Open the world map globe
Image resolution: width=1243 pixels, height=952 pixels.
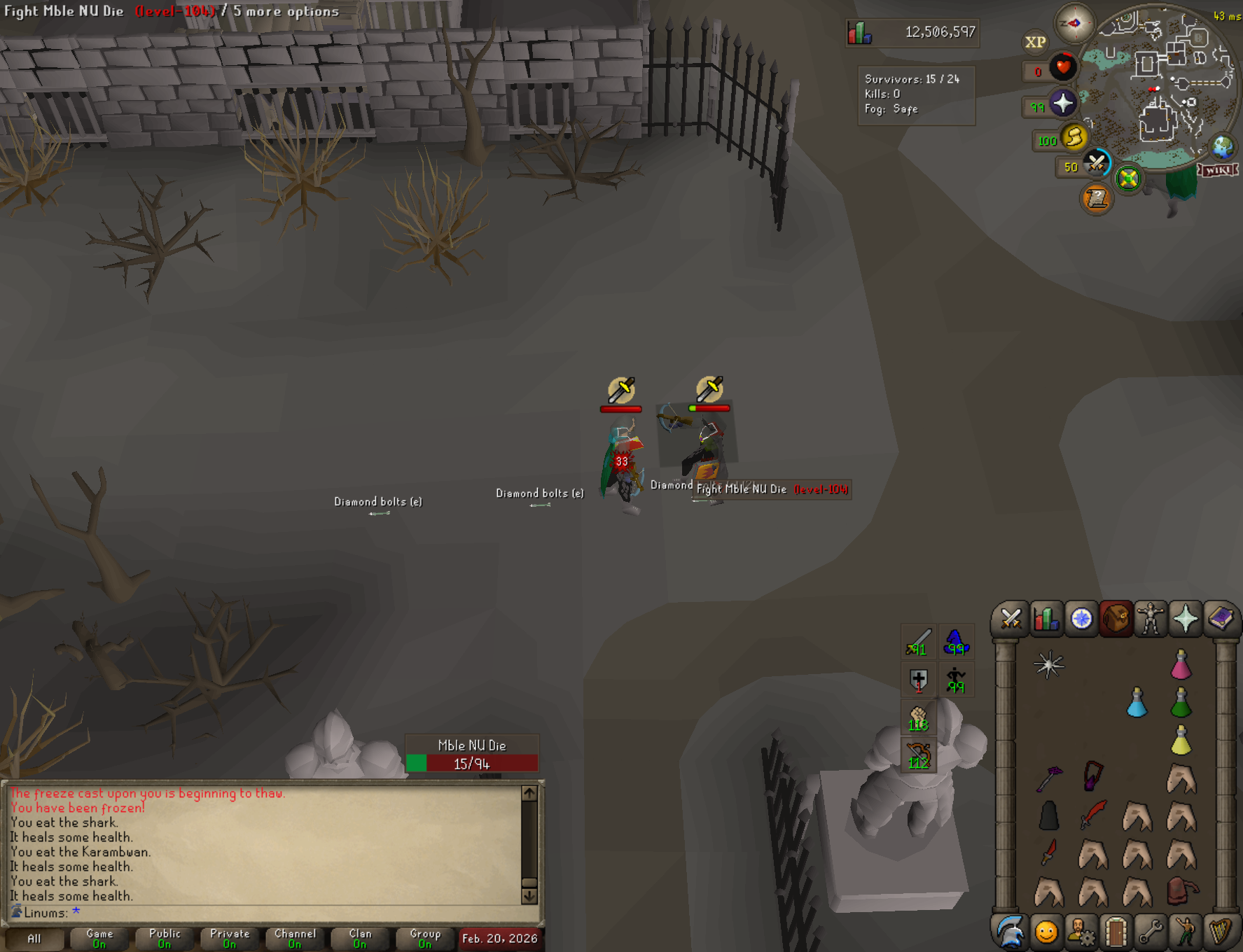pos(1223,147)
